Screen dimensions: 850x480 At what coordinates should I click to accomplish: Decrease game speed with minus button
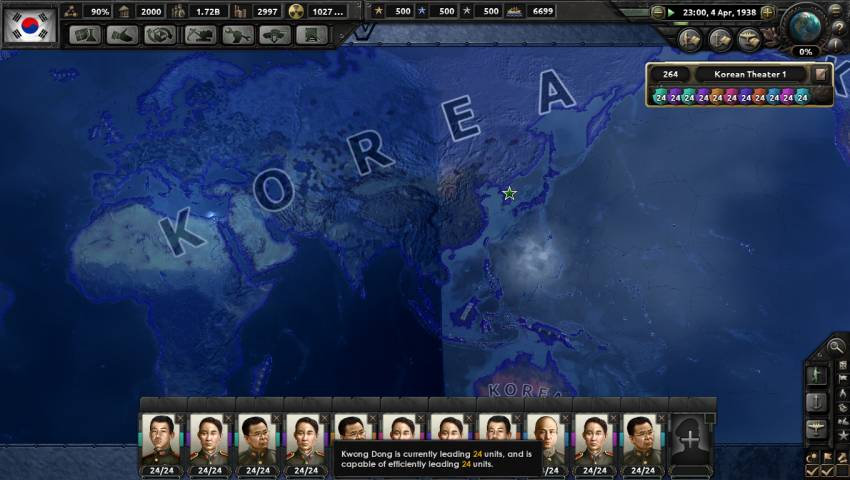point(658,12)
